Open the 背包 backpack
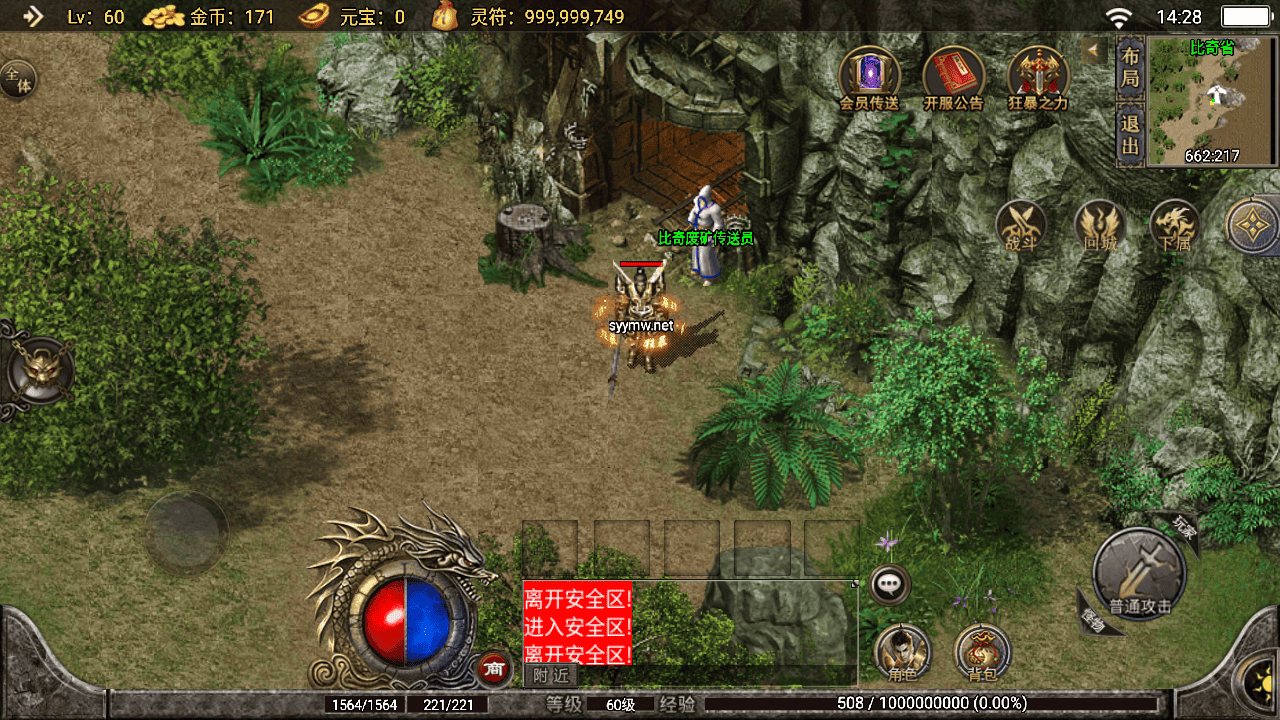Image resolution: width=1280 pixels, height=720 pixels. 982,653
